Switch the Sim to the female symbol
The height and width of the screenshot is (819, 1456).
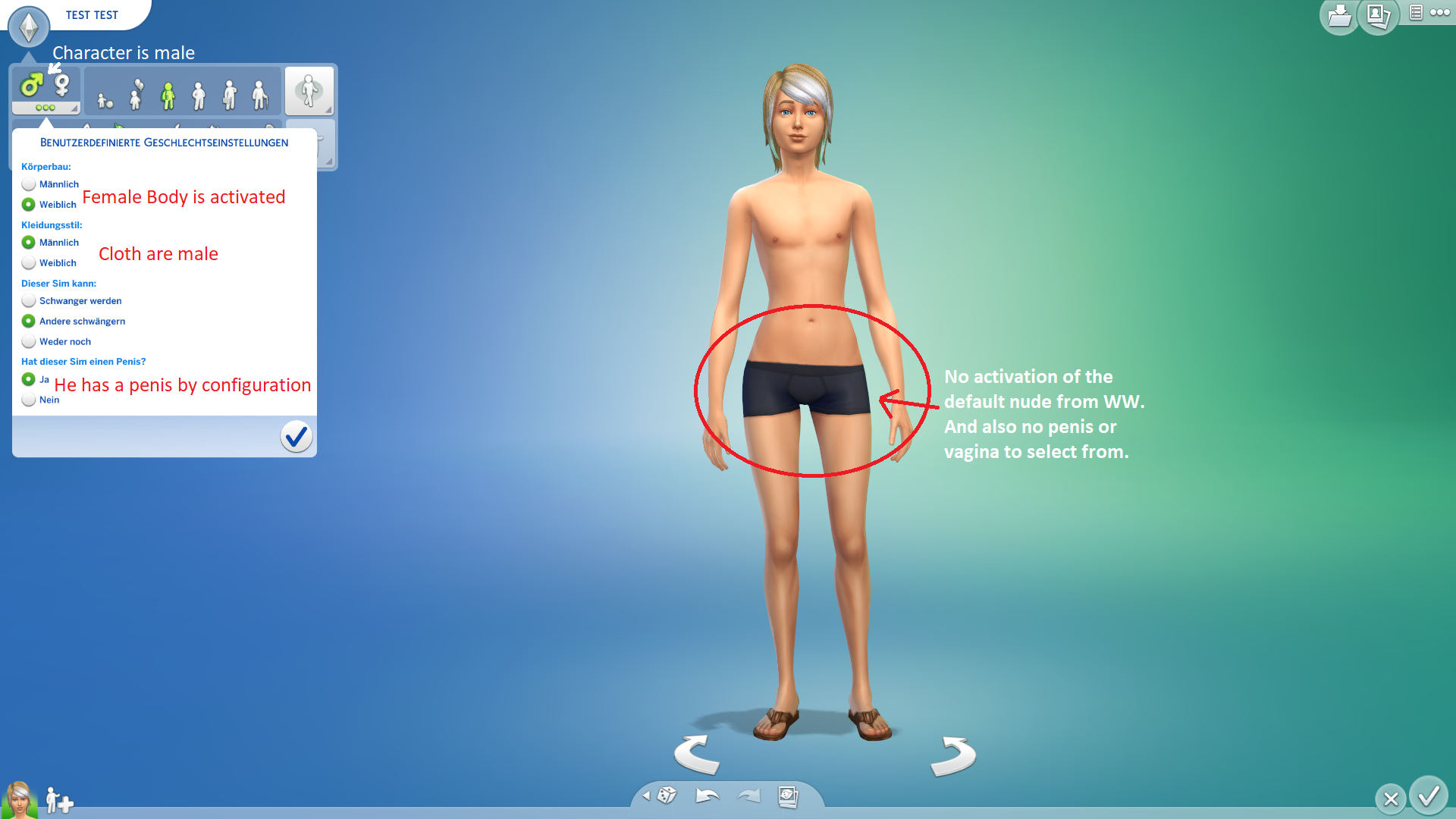coord(62,85)
